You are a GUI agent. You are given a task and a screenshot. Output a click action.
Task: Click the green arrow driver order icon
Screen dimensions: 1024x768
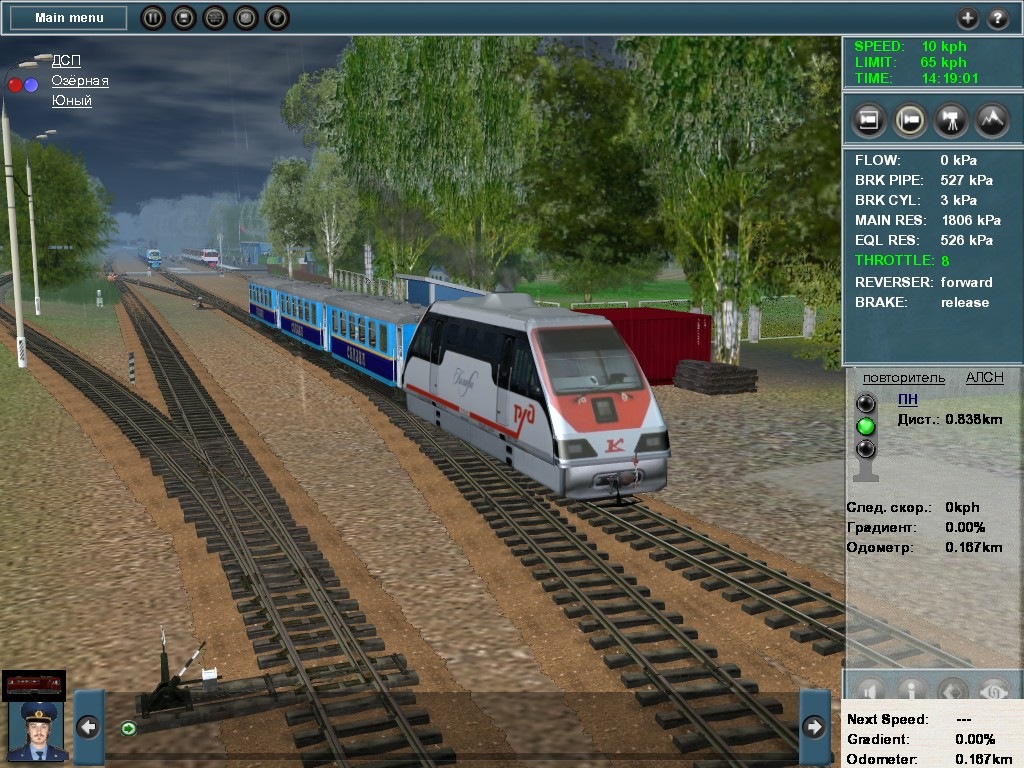[128, 728]
